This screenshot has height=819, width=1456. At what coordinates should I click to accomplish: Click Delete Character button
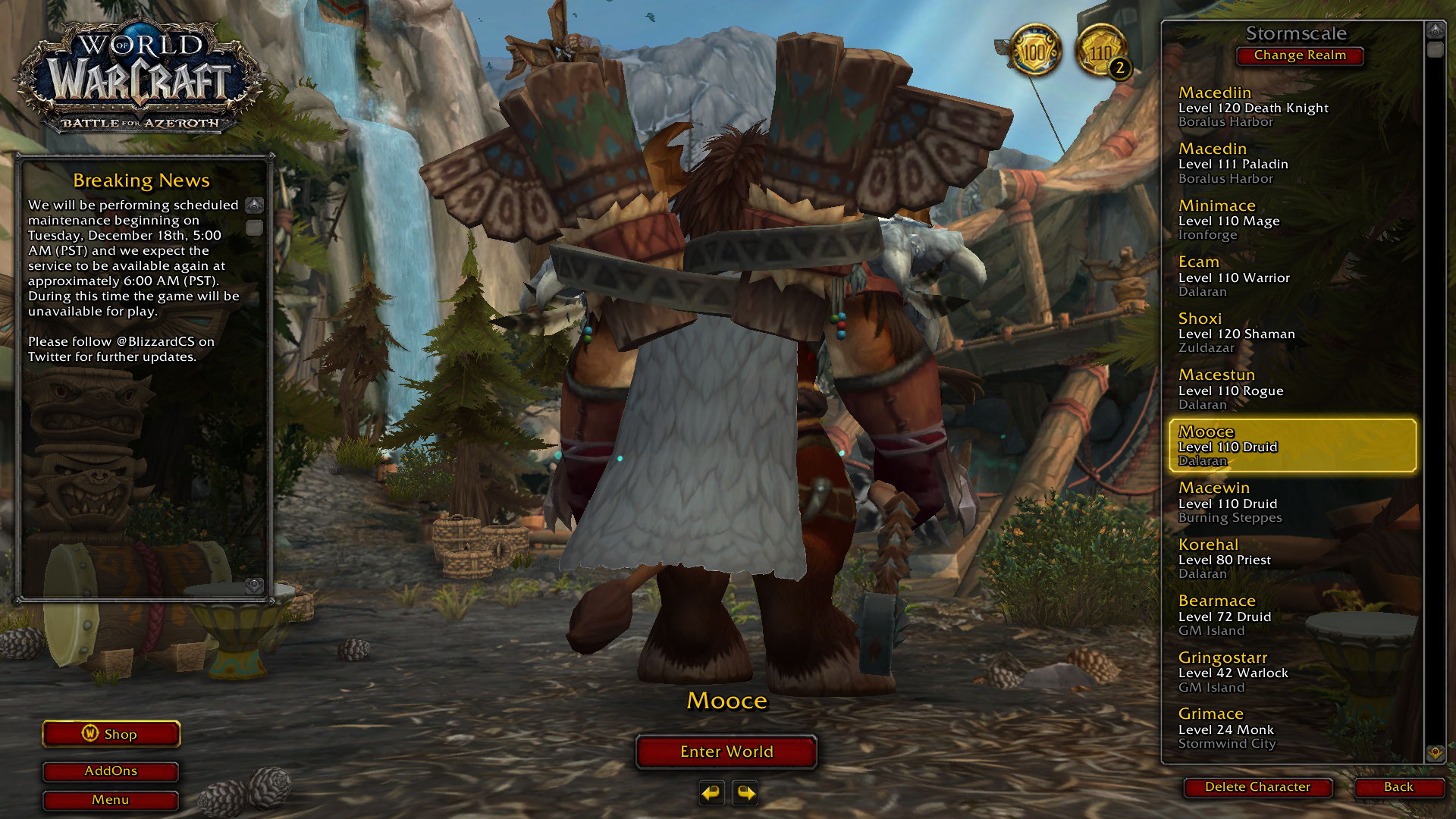tap(1257, 787)
